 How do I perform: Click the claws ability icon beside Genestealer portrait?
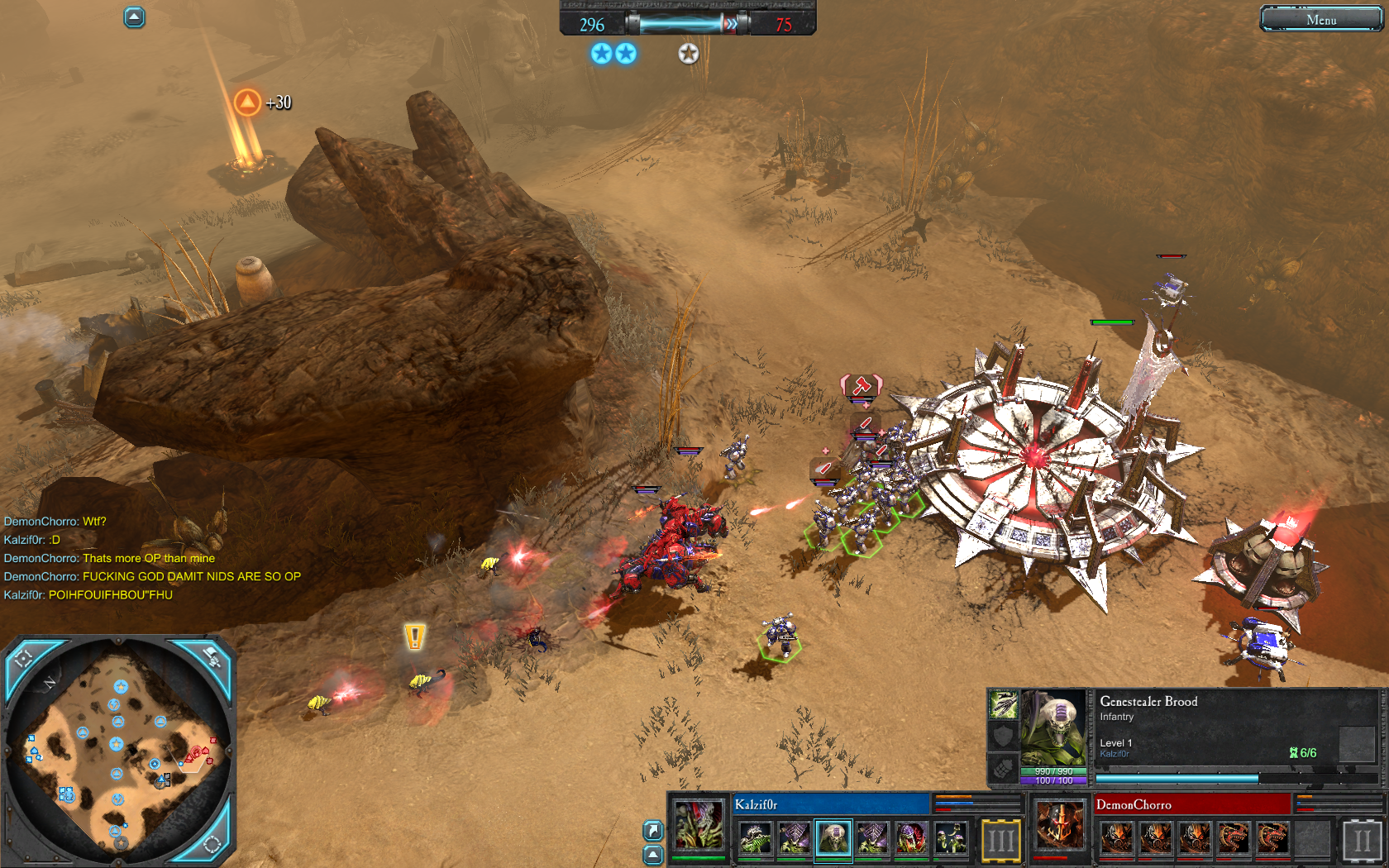1003,705
